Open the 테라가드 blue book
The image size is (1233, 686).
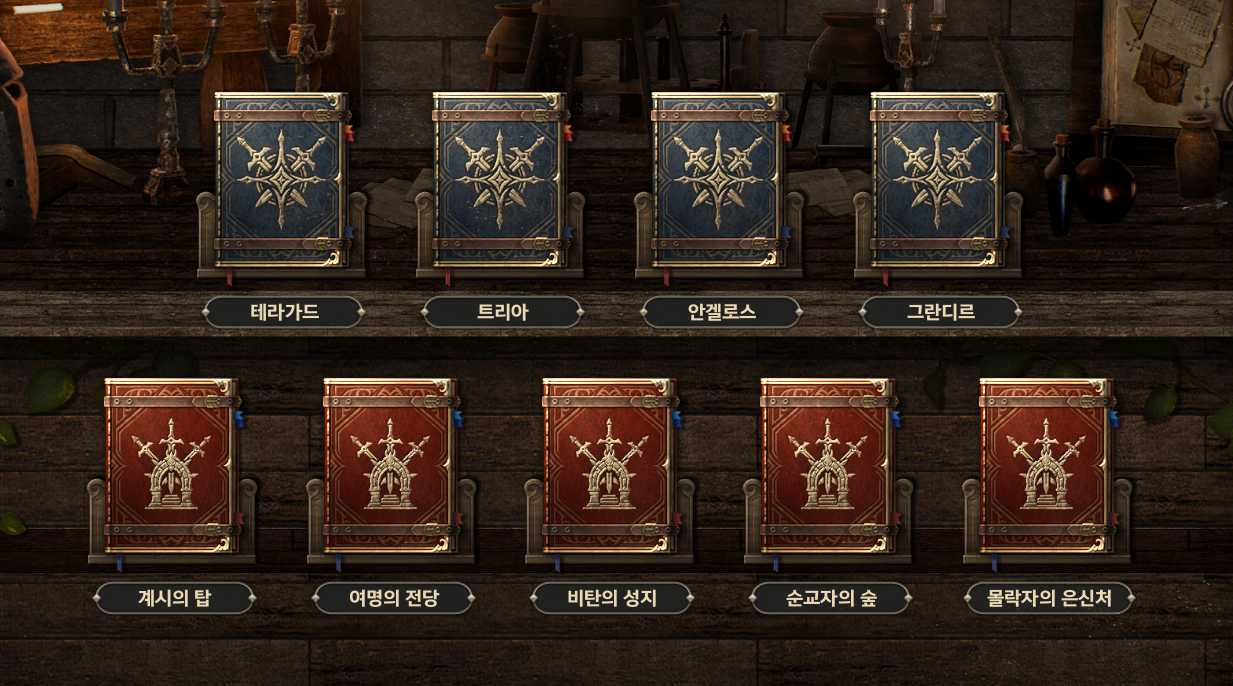pyautogui.click(x=282, y=180)
